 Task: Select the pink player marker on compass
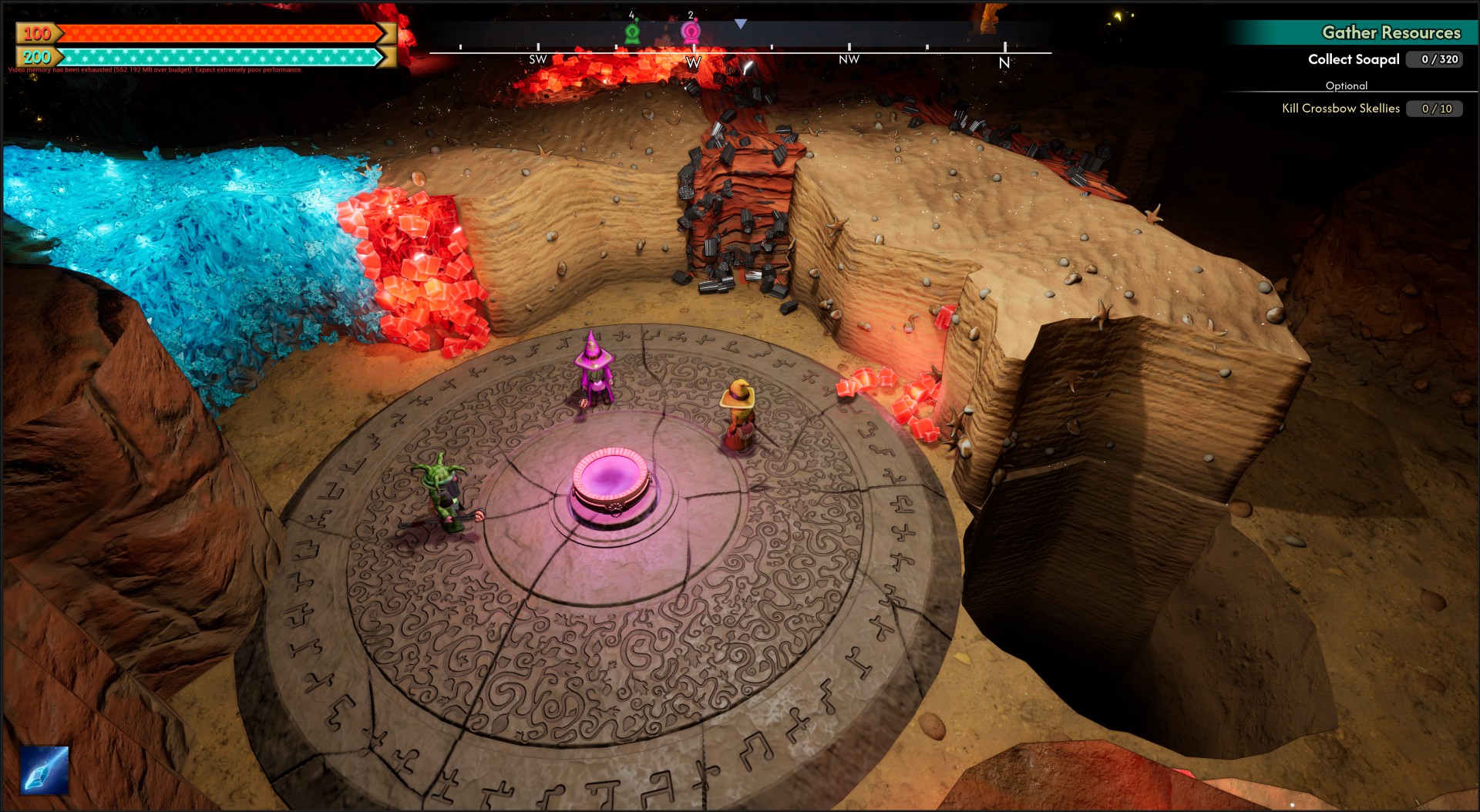[x=691, y=32]
